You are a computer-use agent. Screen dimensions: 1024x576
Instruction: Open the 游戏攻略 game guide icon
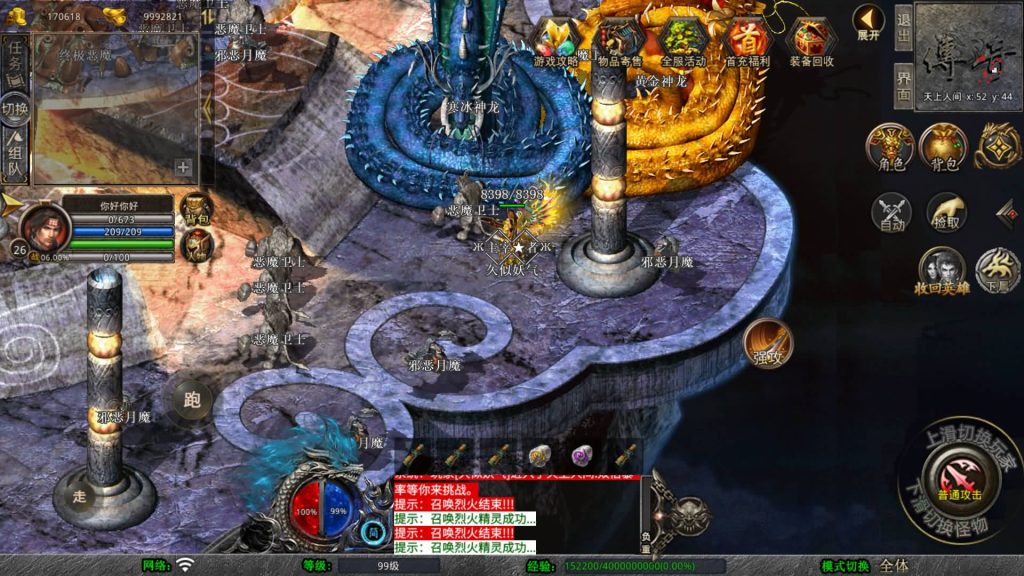click(557, 42)
